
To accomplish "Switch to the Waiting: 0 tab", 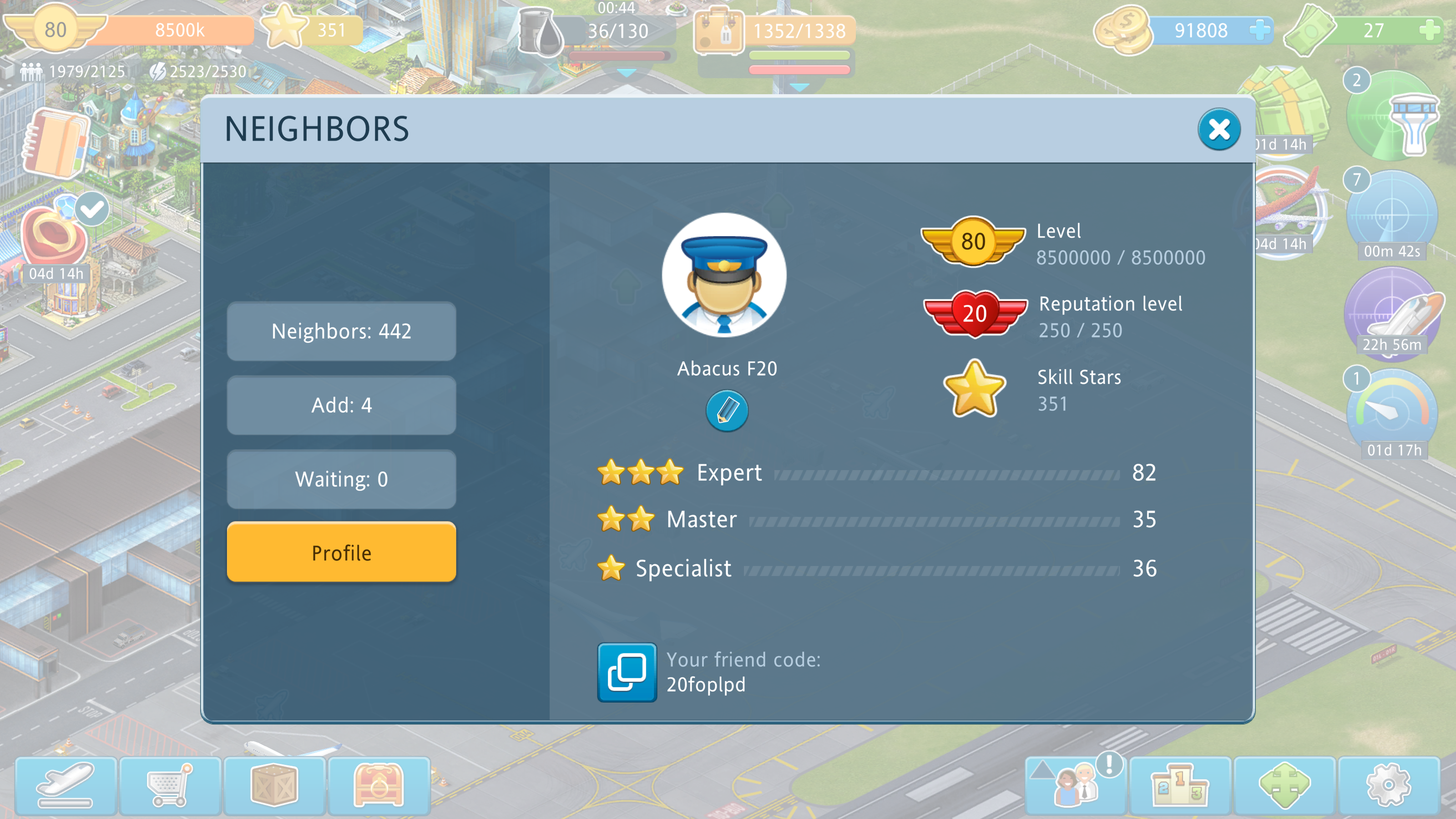I will pyautogui.click(x=341, y=479).
